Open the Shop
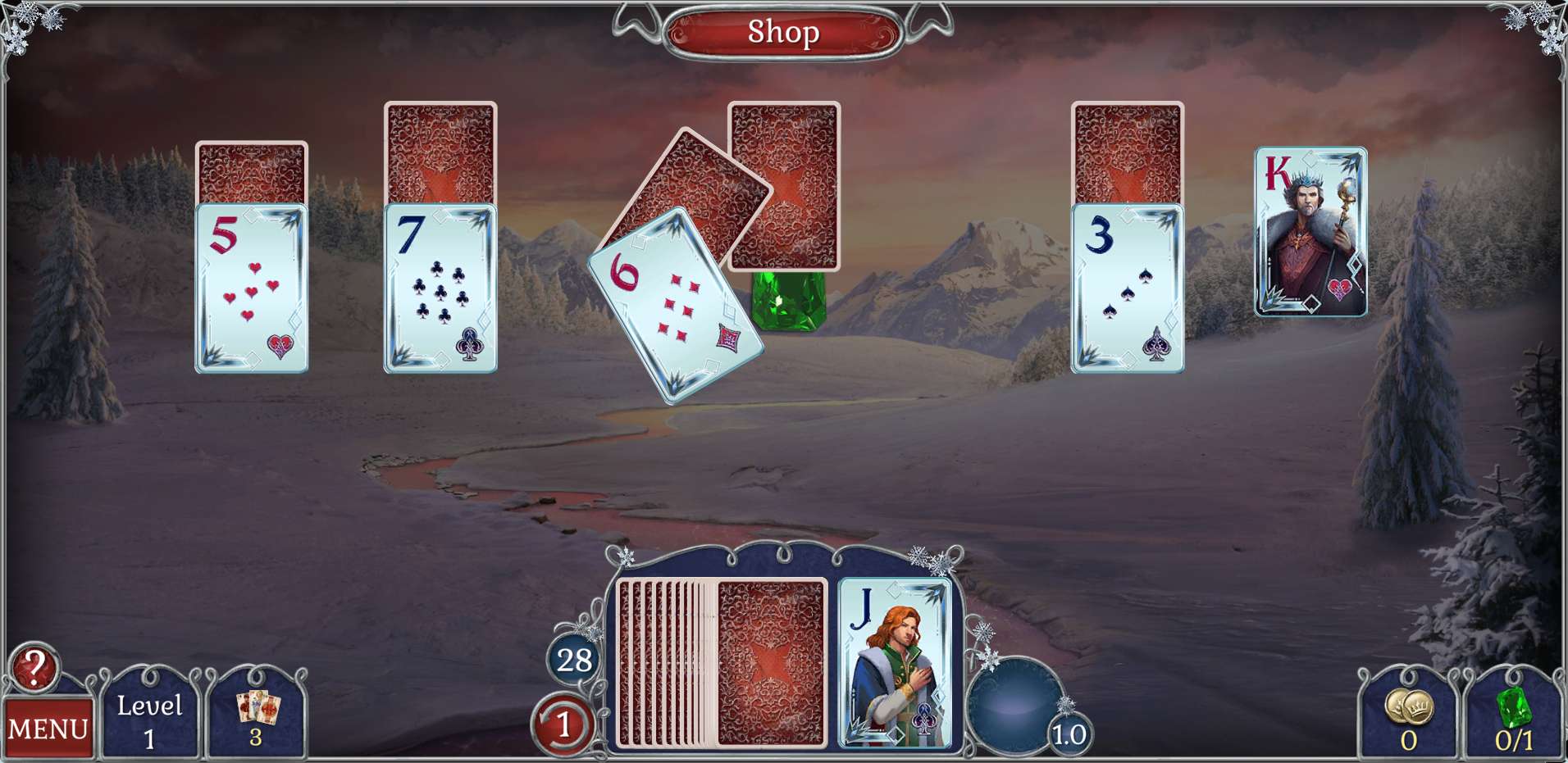Image resolution: width=1568 pixels, height=763 pixels. click(x=783, y=33)
